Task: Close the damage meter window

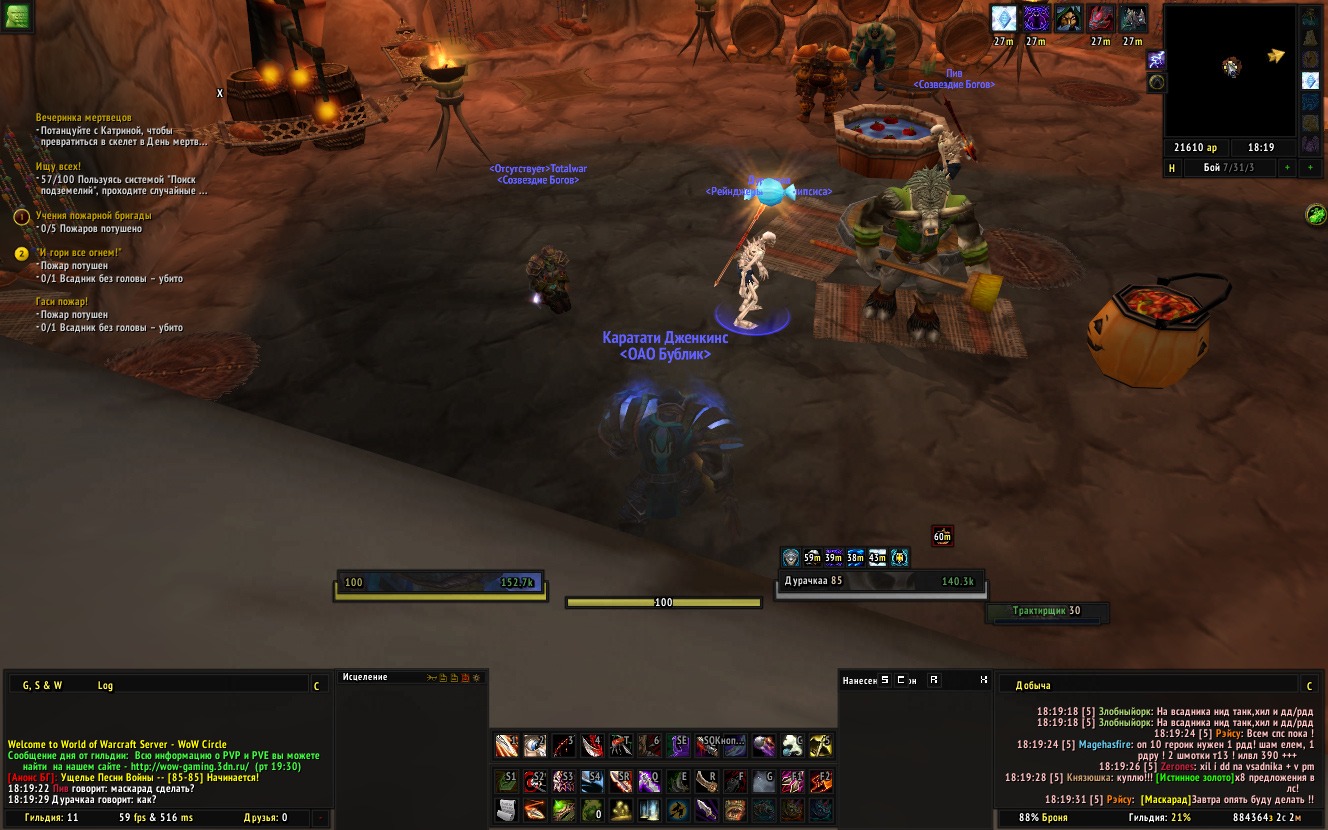Action: click(x=984, y=680)
